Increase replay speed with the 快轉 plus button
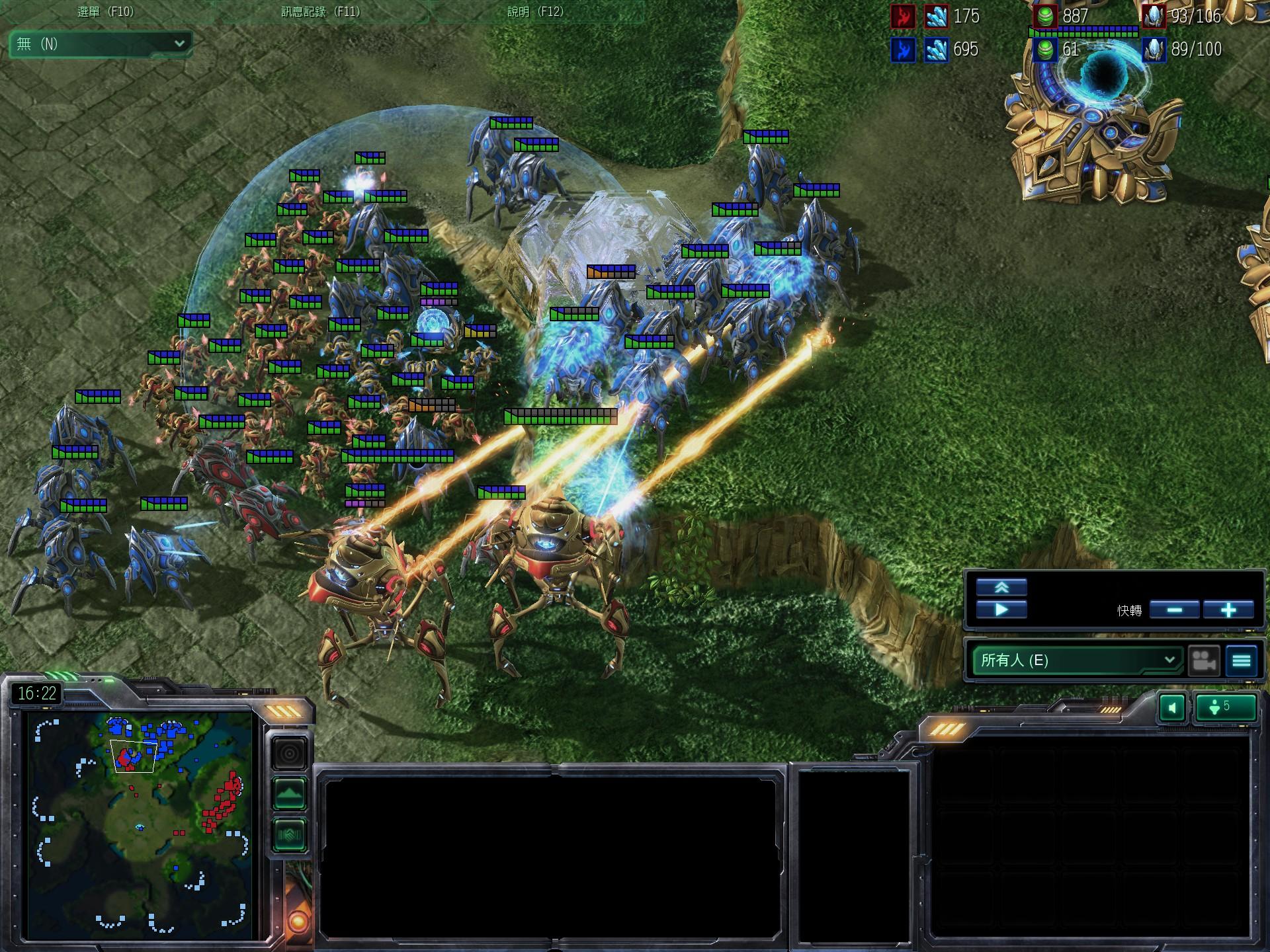 coord(1228,610)
